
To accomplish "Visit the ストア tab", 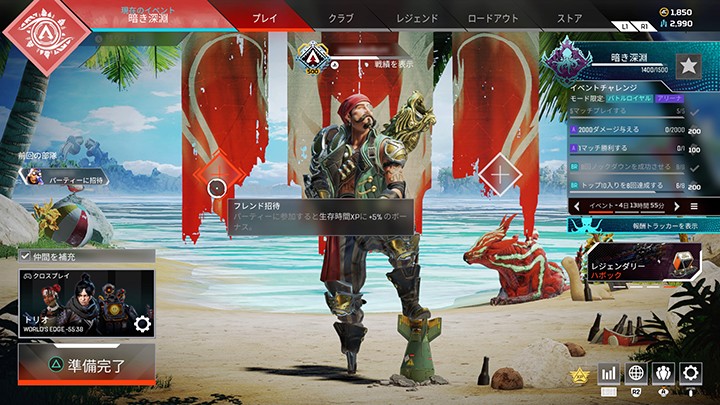I will [x=569, y=18].
